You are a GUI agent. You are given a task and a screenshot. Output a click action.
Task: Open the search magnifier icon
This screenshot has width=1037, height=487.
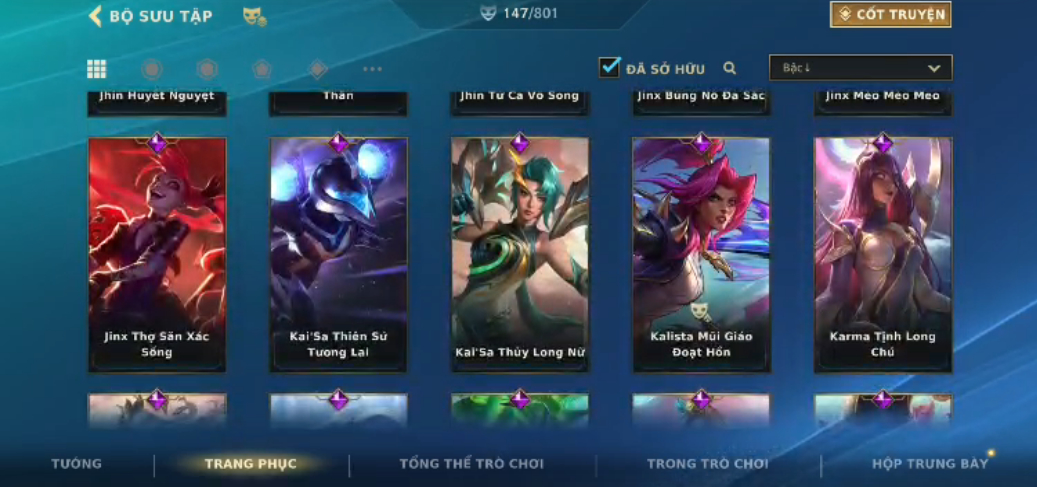click(730, 68)
